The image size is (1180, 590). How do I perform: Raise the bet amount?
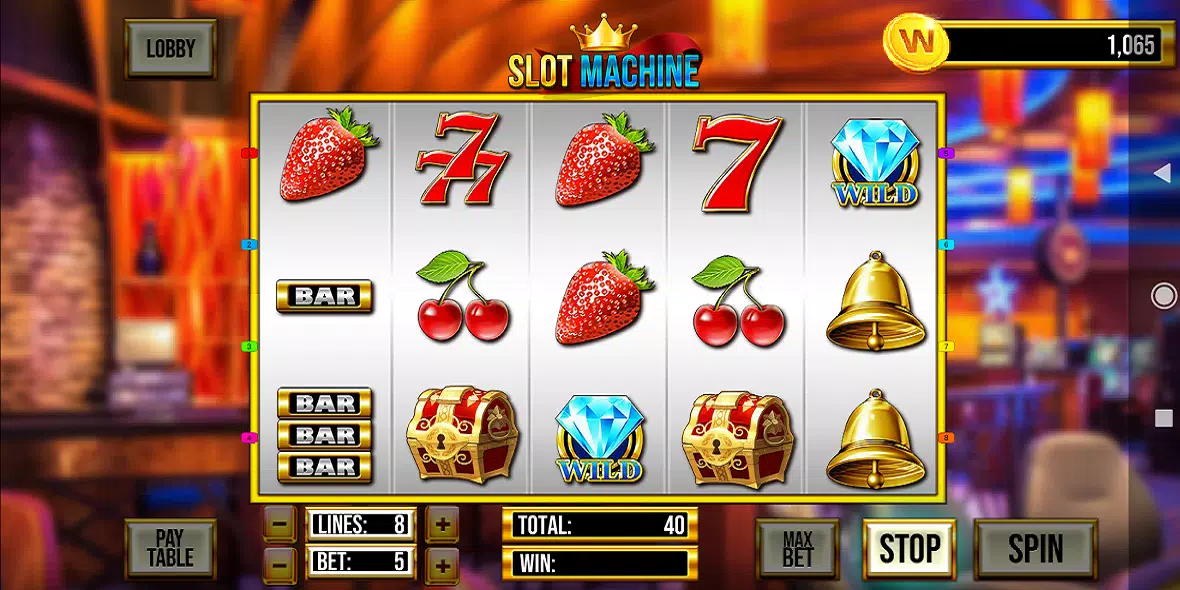tap(442, 563)
